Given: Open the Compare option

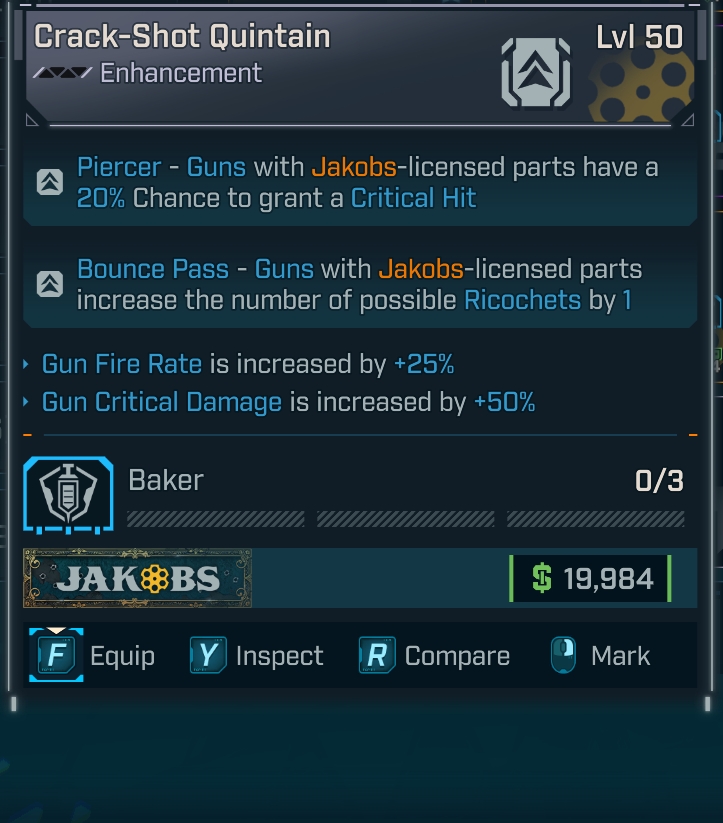Looking at the screenshot, I should click(435, 656).
